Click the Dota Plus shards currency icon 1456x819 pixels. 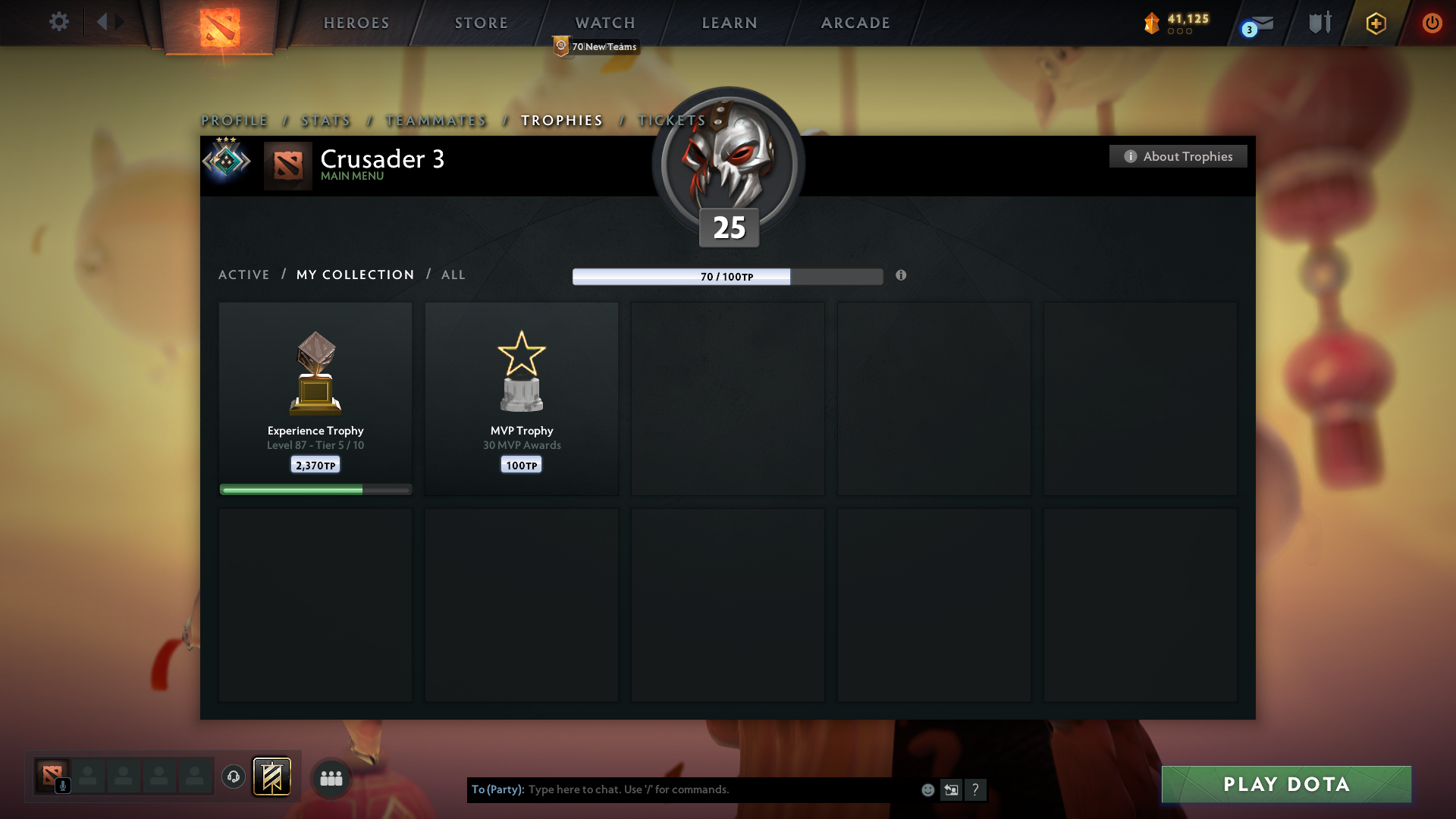point(1153,23)
